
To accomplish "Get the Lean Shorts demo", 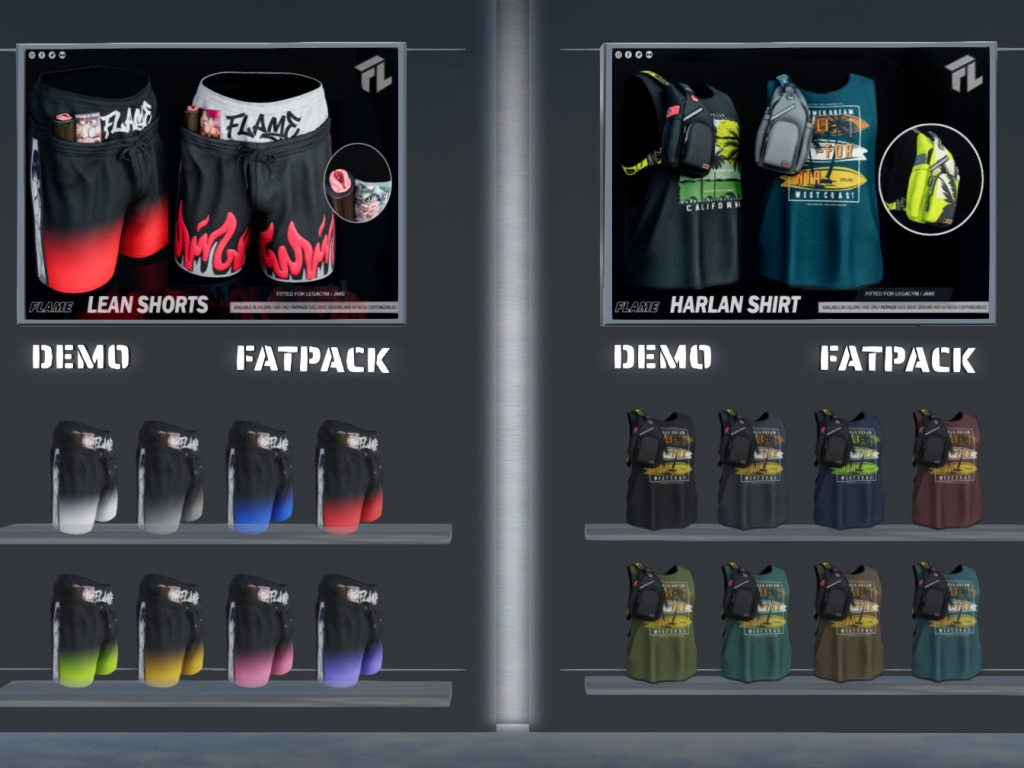I will click(80, 357).
